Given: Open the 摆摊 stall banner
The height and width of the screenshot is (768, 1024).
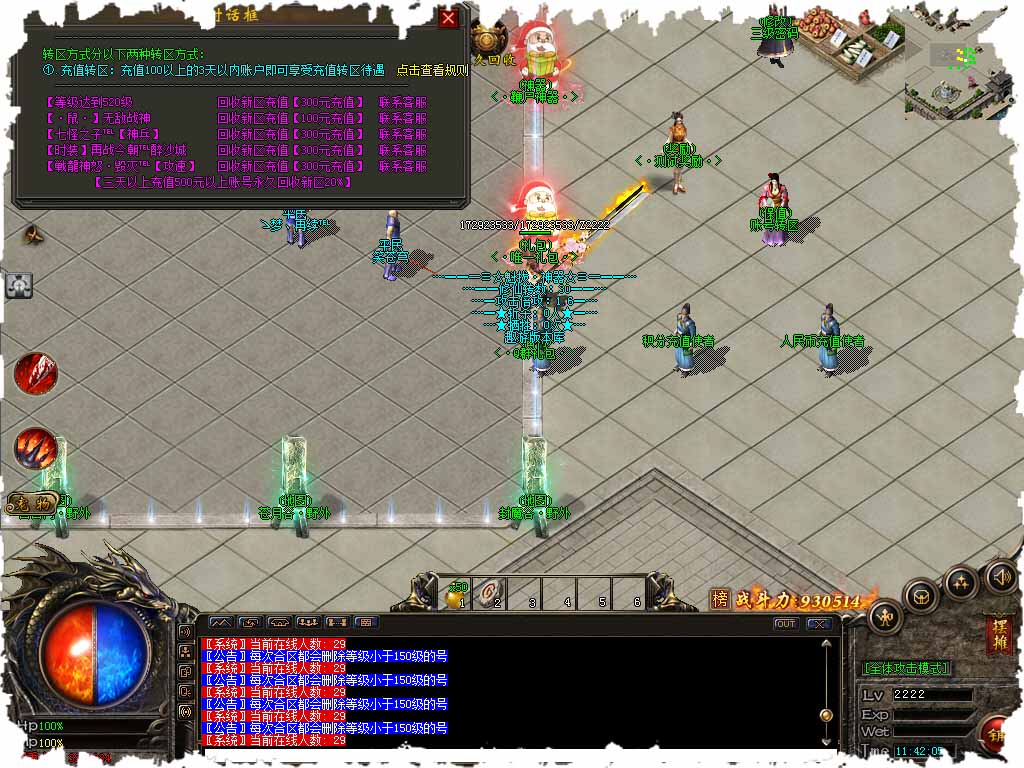Looking at the screenshot, I should 997,636.
